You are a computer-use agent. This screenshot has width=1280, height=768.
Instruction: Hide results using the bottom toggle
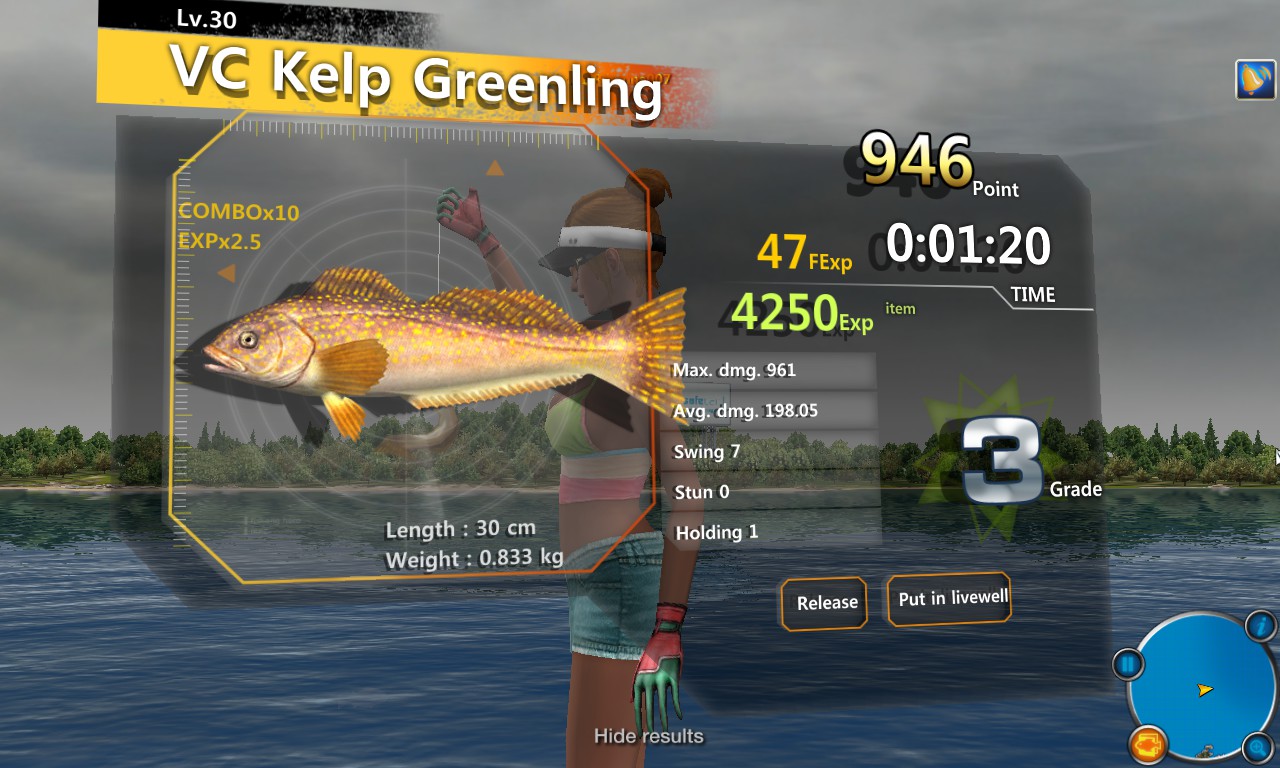click(x=648, y=735)
